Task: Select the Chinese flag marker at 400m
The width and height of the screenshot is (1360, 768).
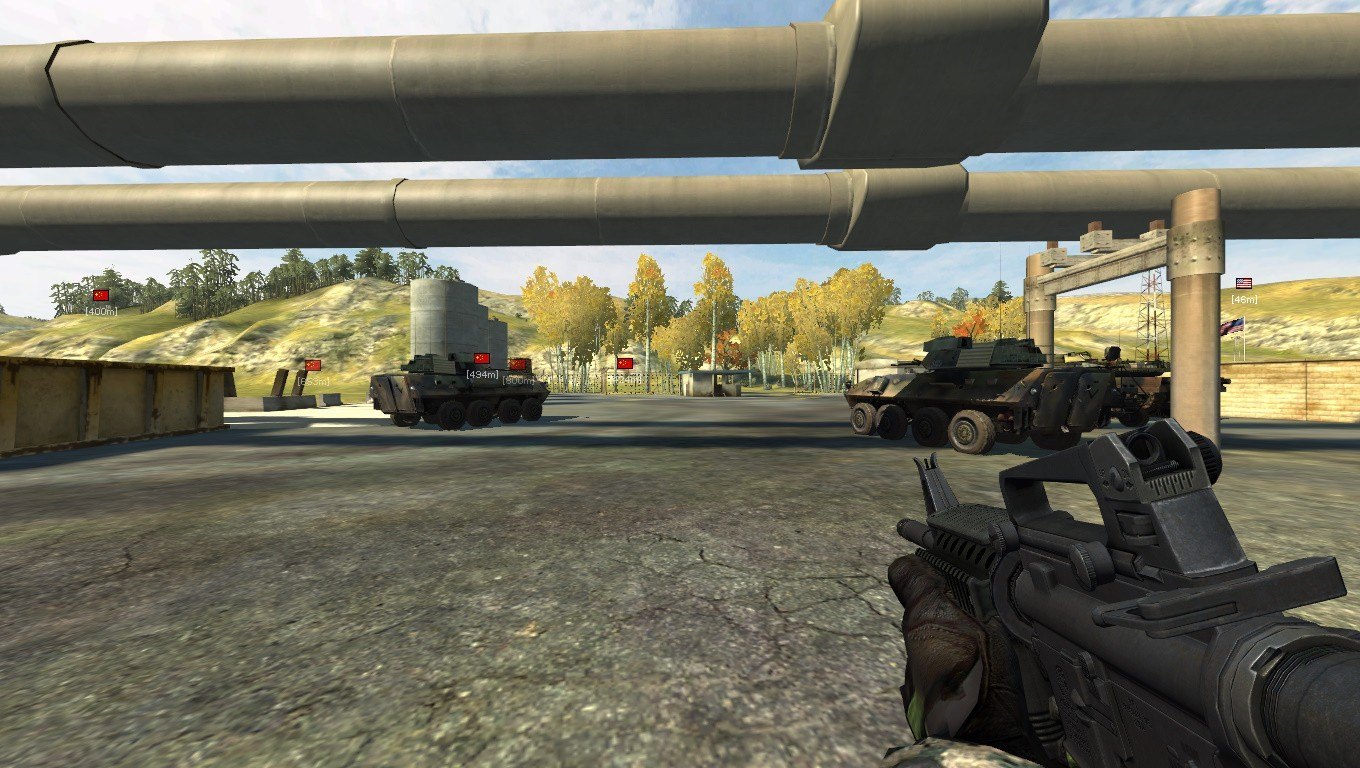Action: (x=100, y=296)
